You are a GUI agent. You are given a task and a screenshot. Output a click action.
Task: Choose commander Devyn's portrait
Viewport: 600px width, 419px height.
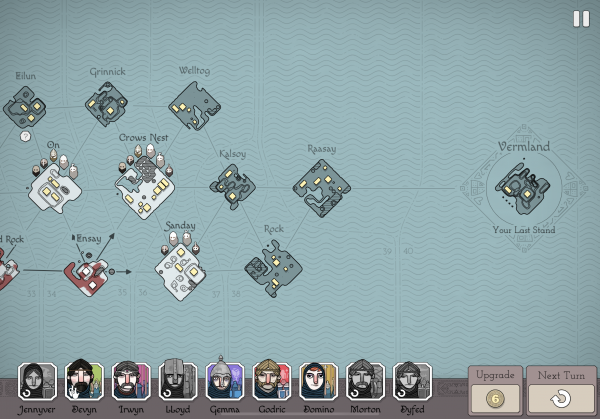(x=84, y=381)
